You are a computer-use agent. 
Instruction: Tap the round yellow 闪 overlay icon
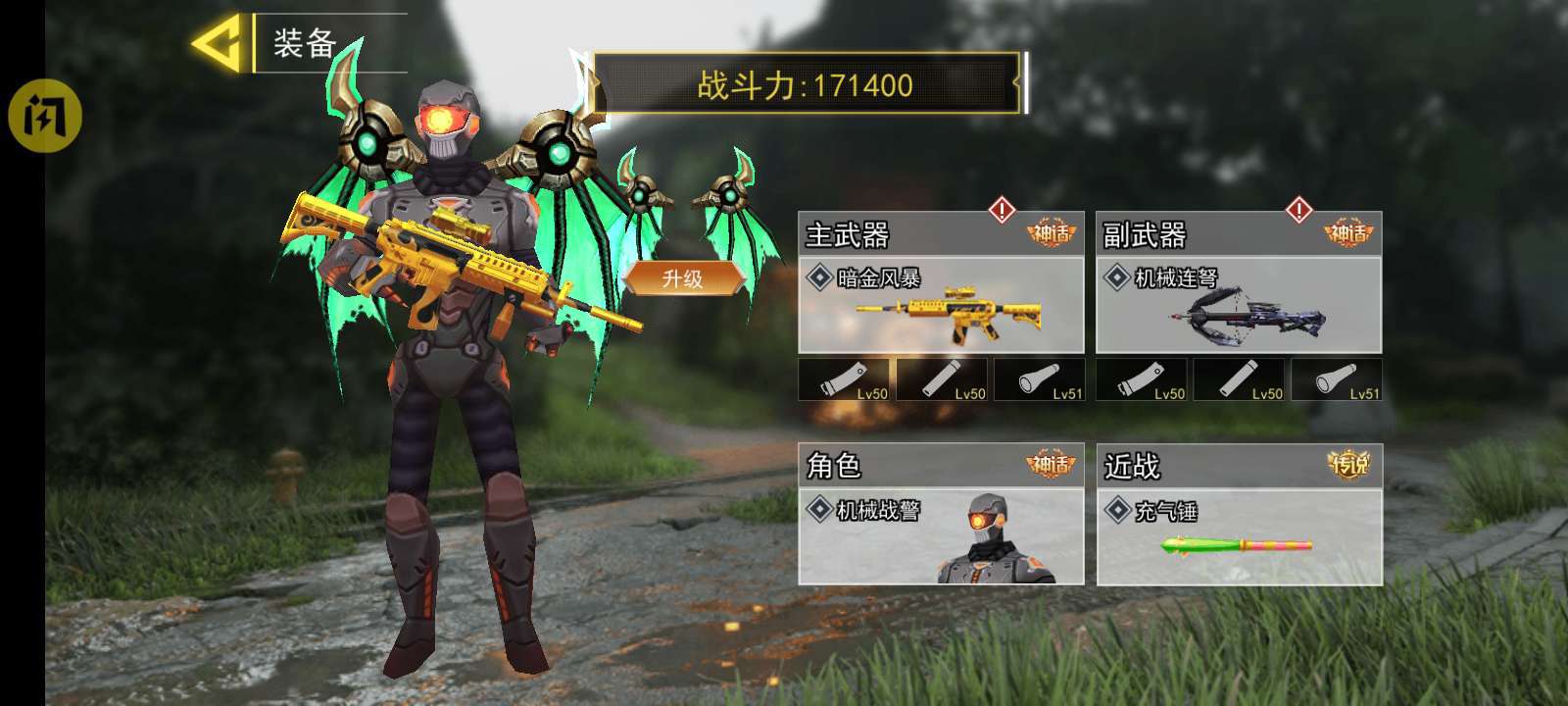[44, 116]
